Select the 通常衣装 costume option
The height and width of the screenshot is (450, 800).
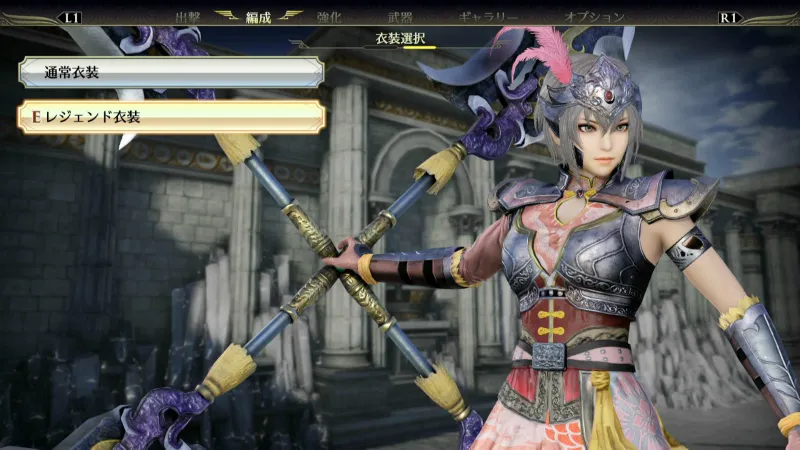pos(170,72)
